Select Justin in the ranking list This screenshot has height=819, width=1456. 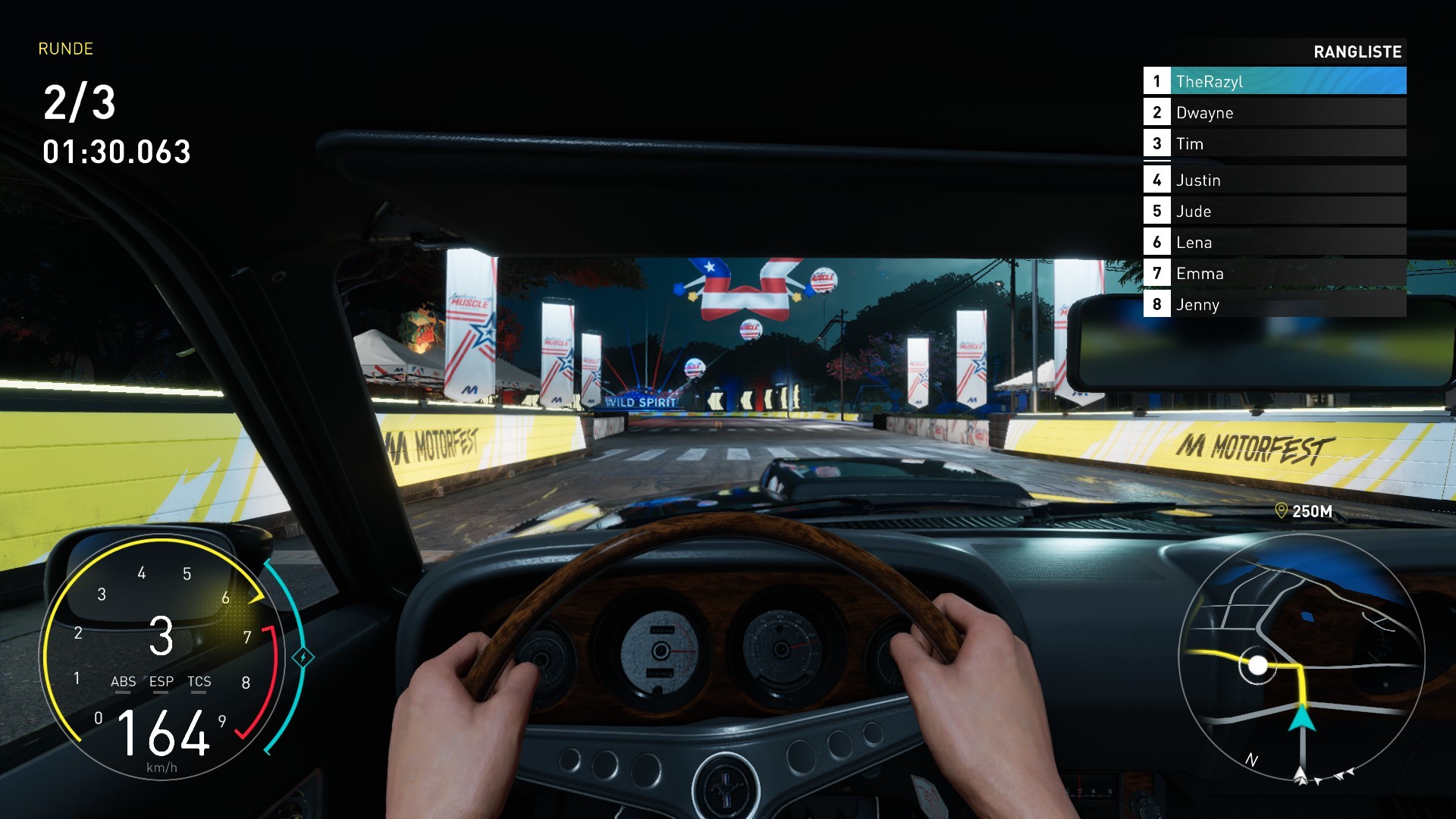tap(1274, 180)
